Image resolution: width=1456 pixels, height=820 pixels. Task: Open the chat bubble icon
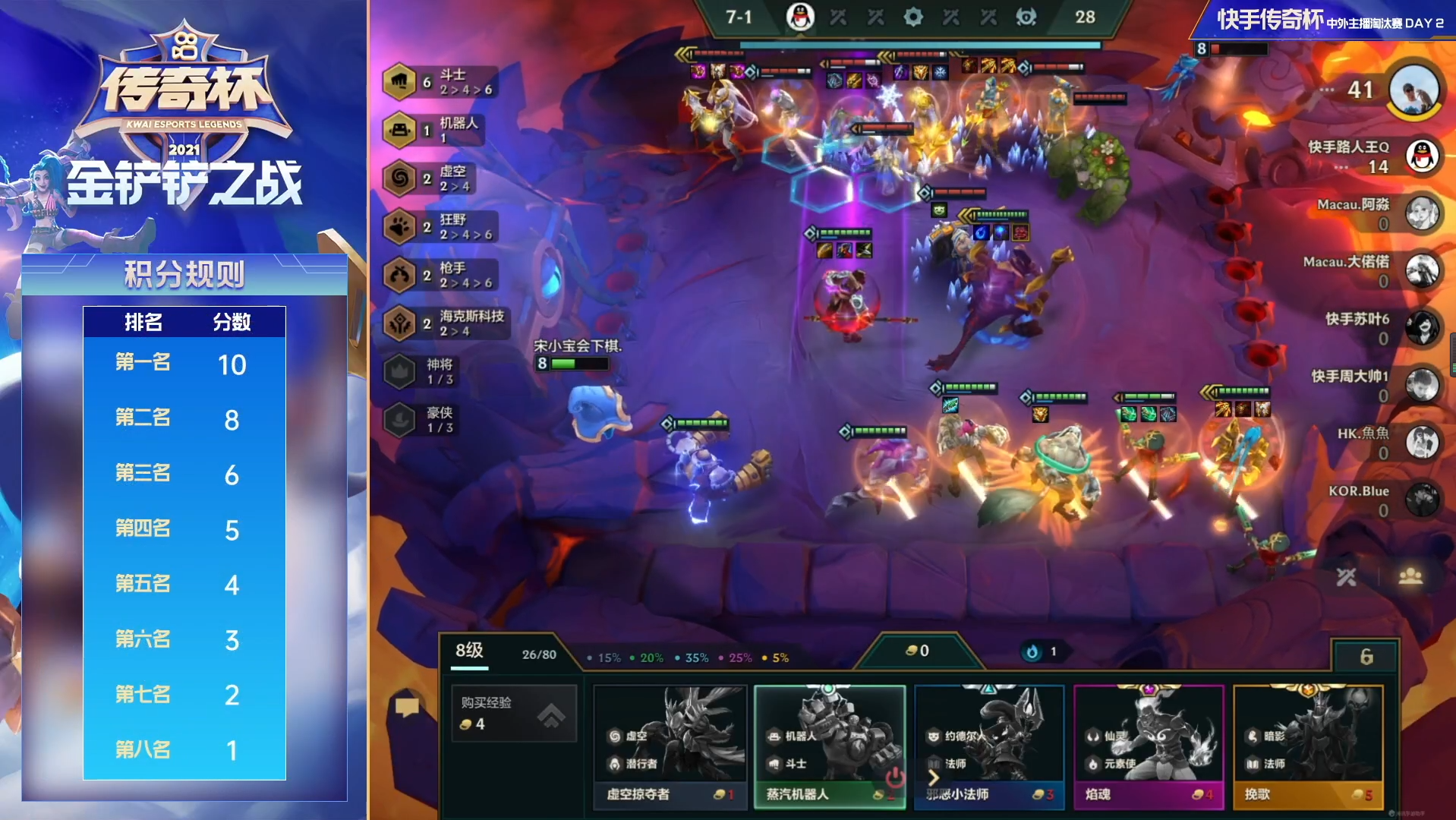tap(407, 708)
